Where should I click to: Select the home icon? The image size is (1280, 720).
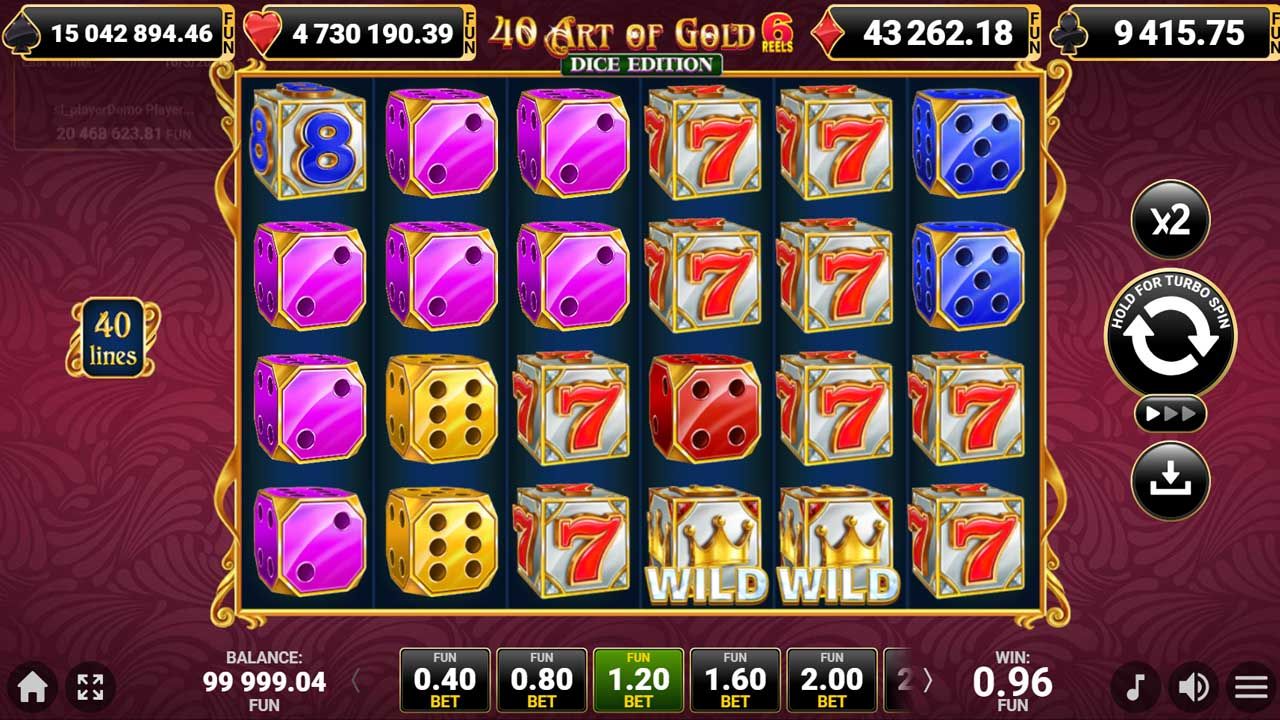[34, 687]
